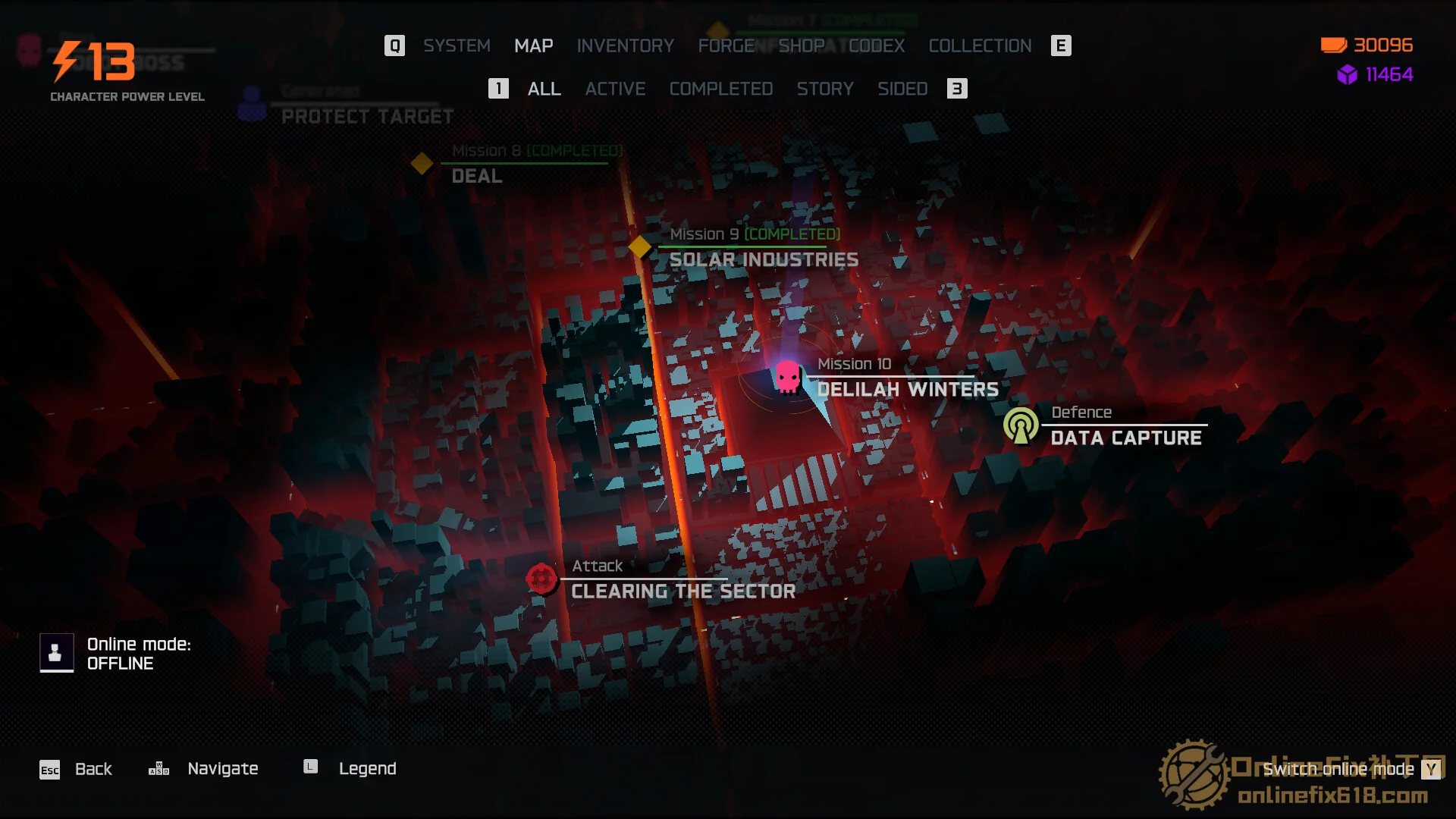Select the Map tab
The width and height of the screenshot is (1456, 819).
pyautogui.click(x=533, y=45)
